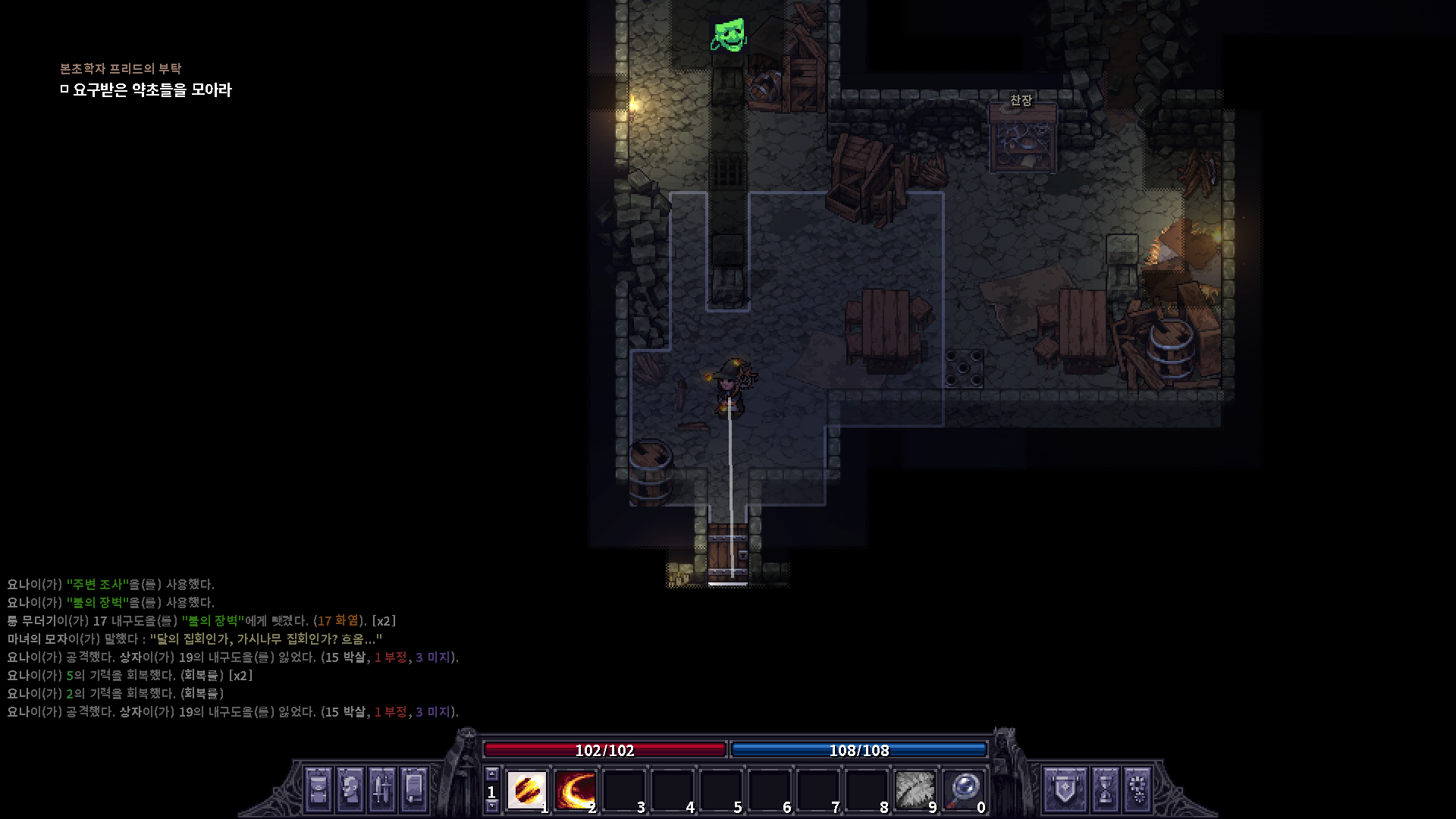Select the grey leaf ability in slot 9

915,790
